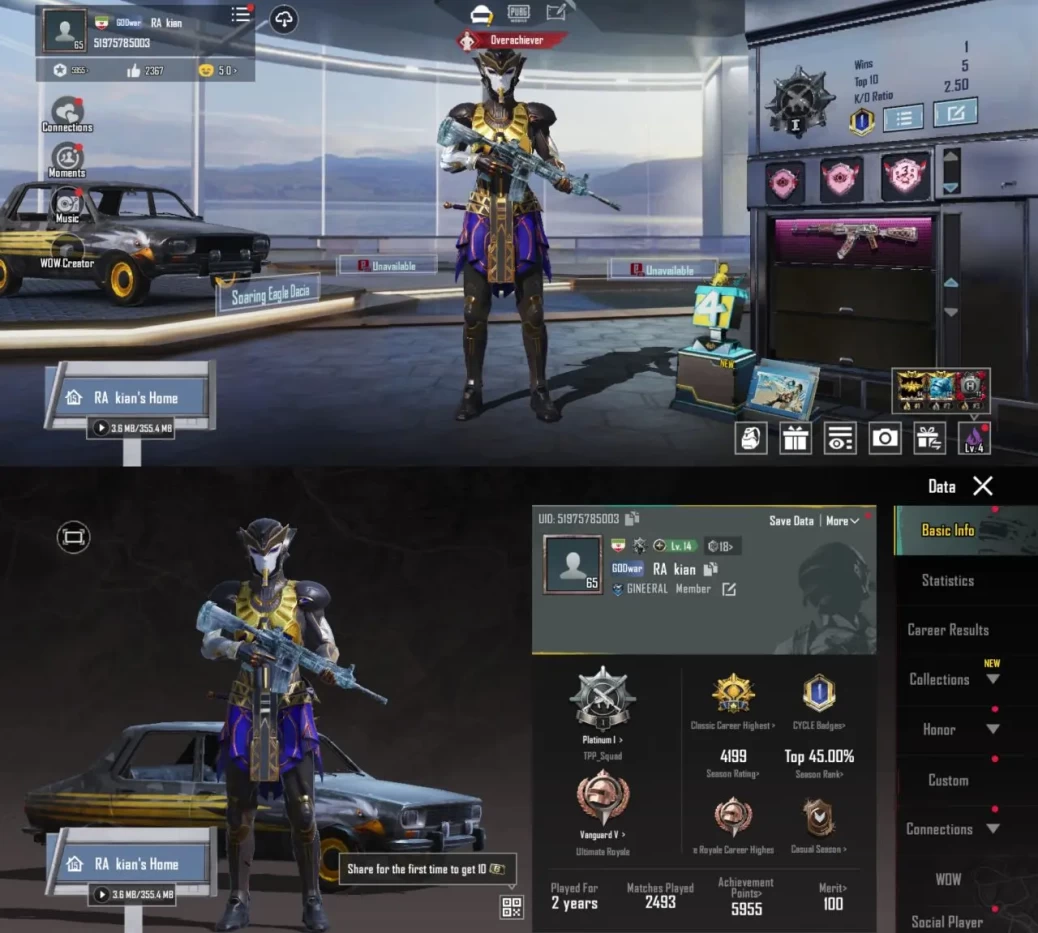Open the Moments icon
The width and height of the screenshot is (1038, 933).
click(x=67, y=158)
